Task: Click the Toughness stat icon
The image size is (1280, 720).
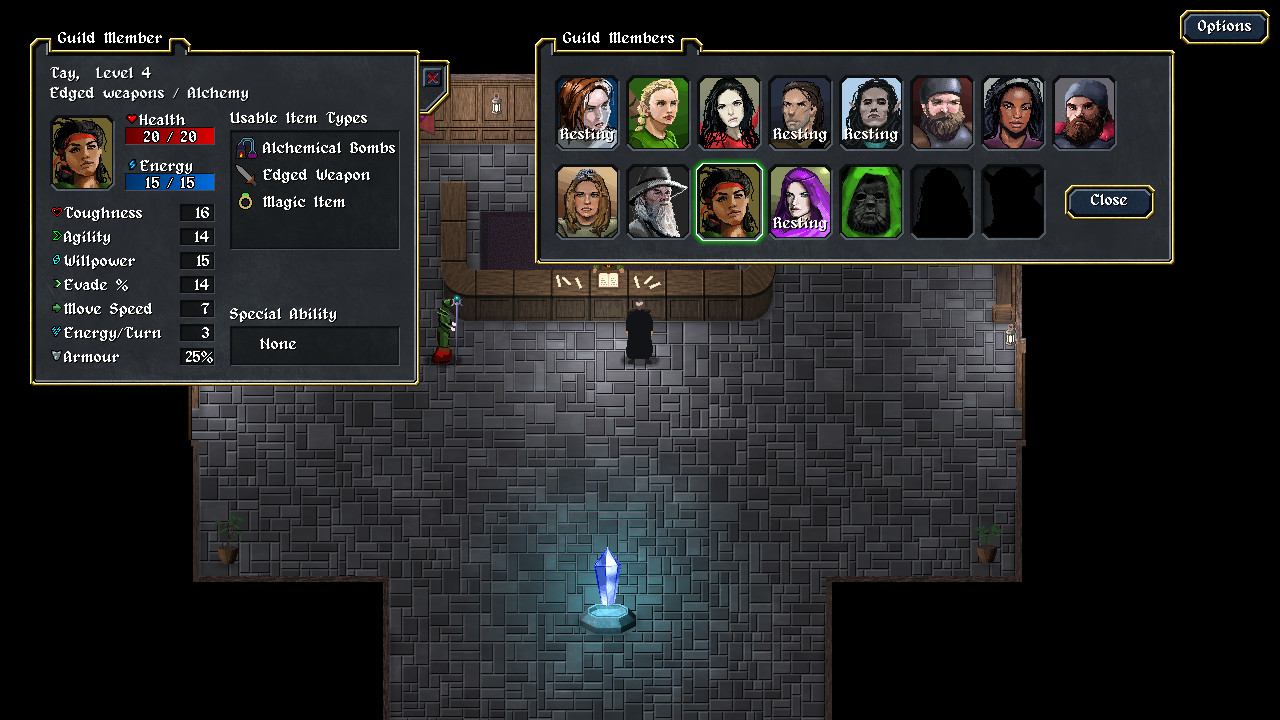Action: [58, 212]
